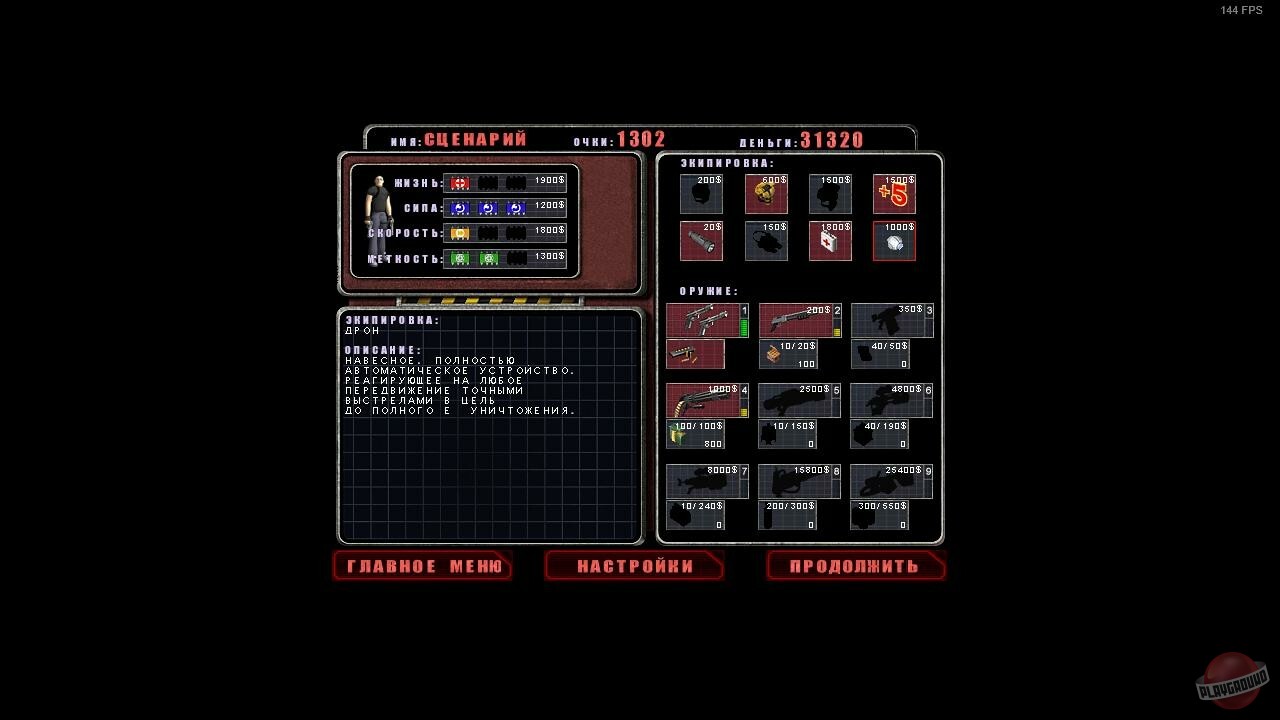Equip the 150$ equipment item
The width and height of the screenshot is (1280, 720).
[765, 240]
